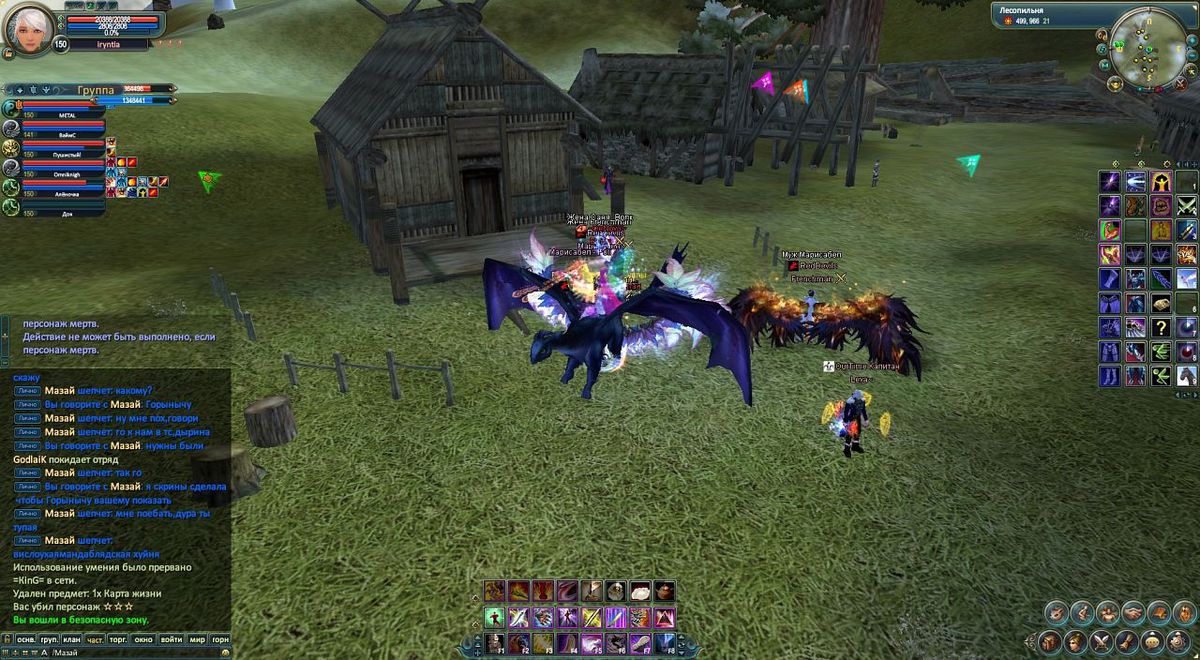Activate the crossed swords icon in side bar
1200x660 pixels.
[1186, 206]
